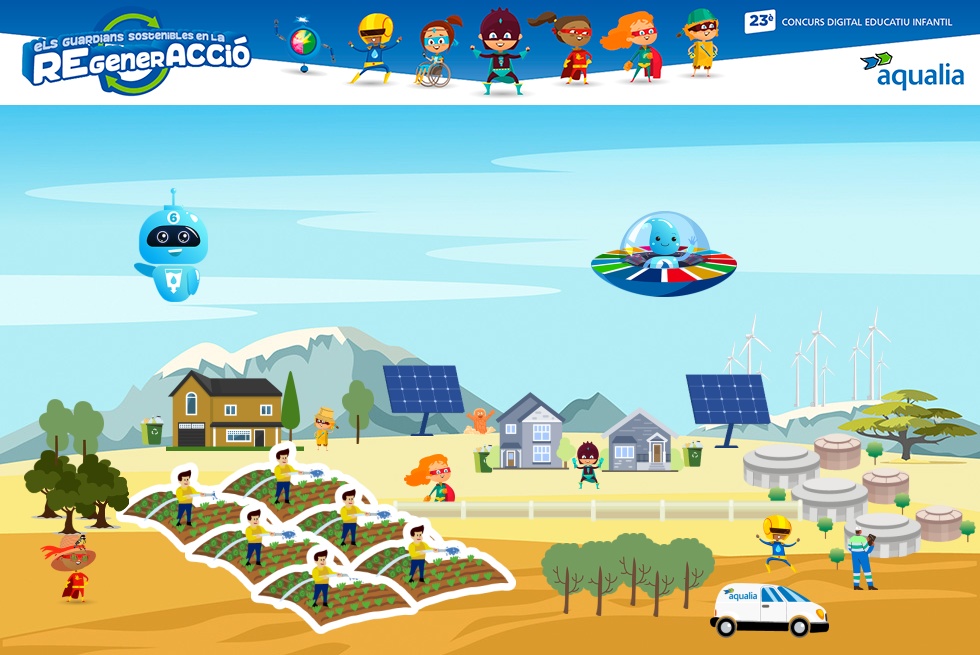Select the white-outlined crop fields with farmers
980x655 pixels.
point(320,540)
